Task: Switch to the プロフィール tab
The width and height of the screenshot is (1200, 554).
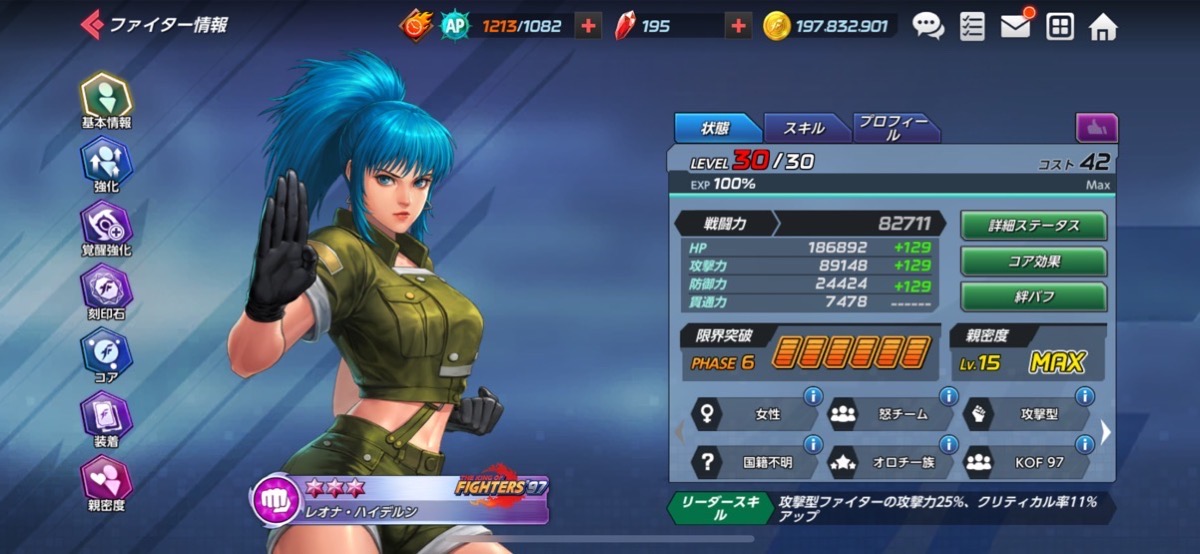Action: 893,128
